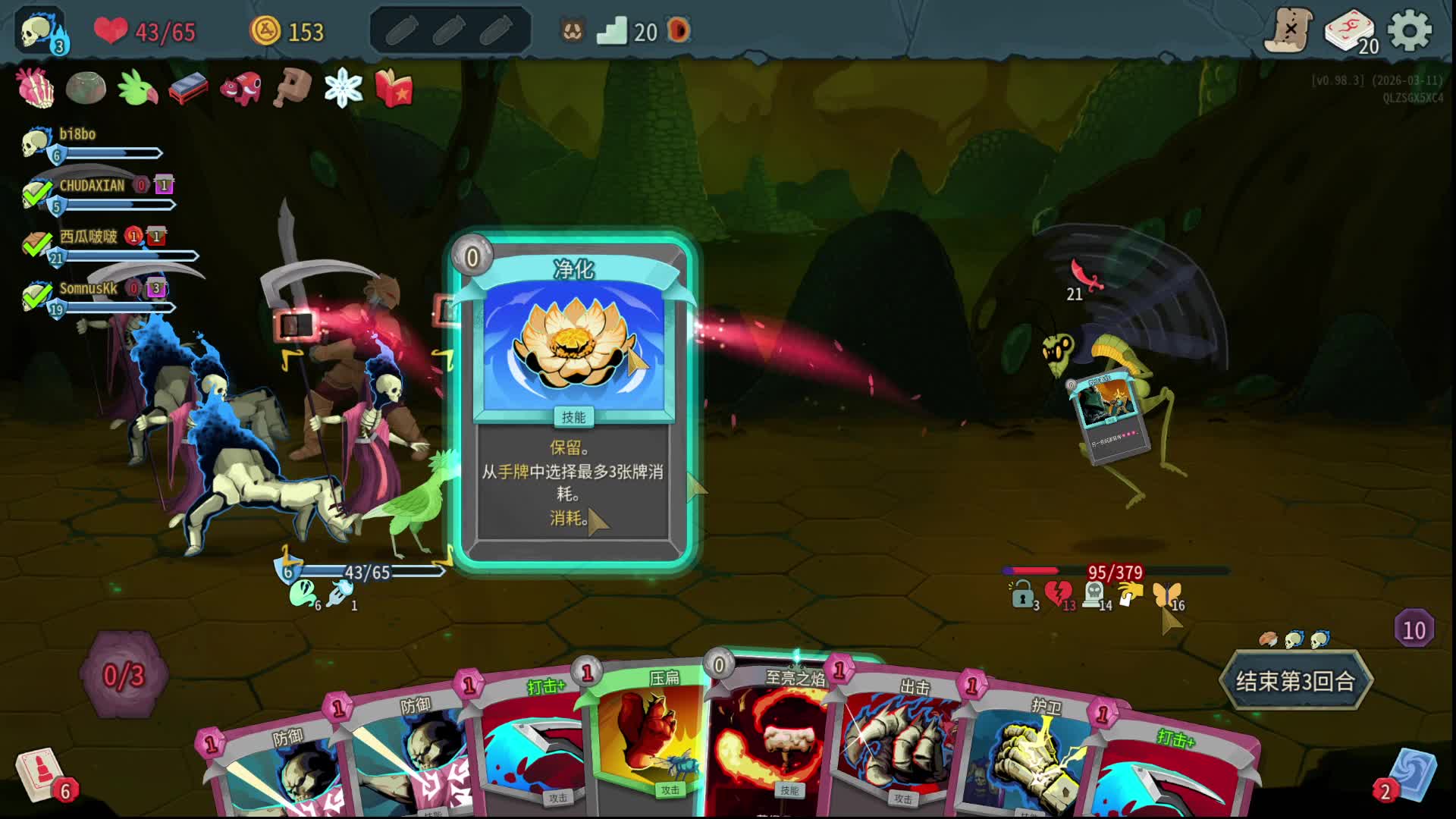Screen dimensions: 1456x819
Task: Click the 结束第3回合 end turn button
Action: pos(1295,680)
